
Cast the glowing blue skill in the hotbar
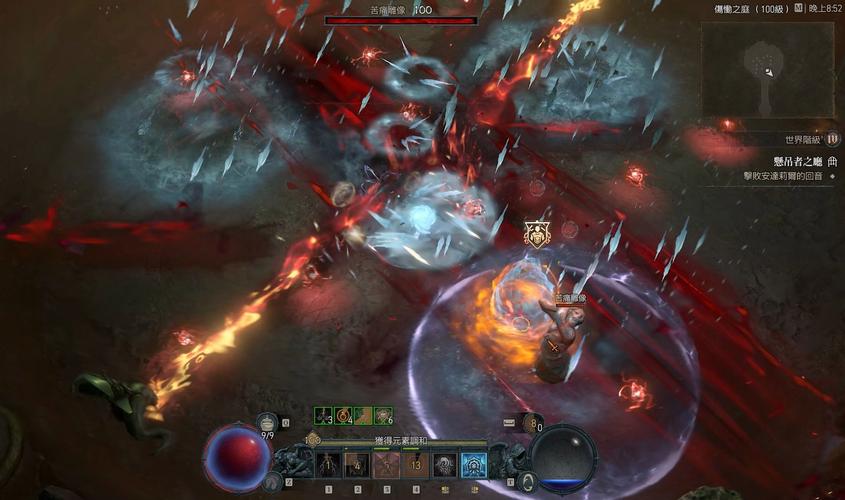(473, 464)
